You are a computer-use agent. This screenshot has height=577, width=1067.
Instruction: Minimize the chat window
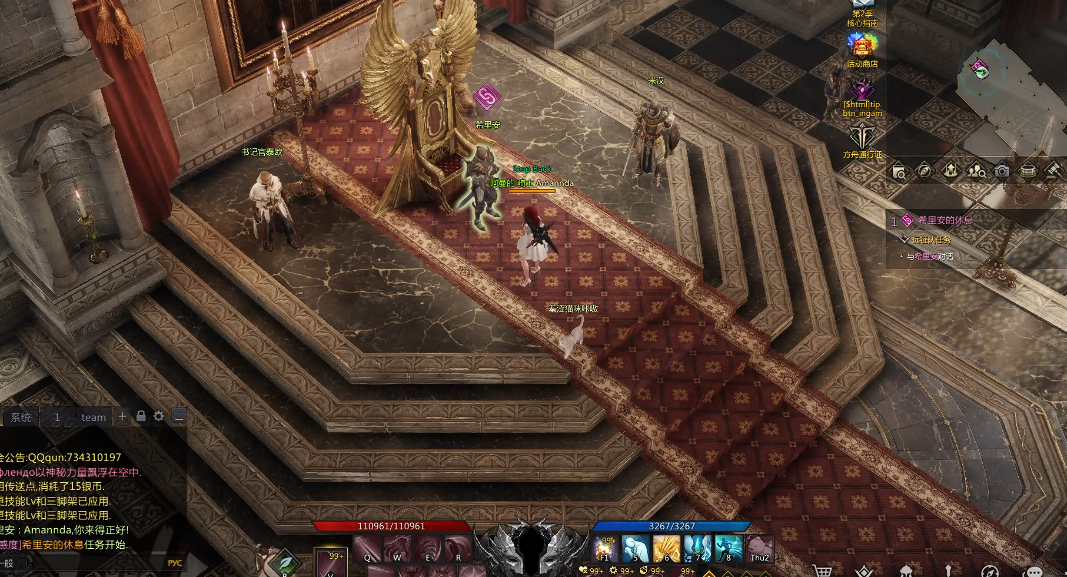(x=178, y=416)
